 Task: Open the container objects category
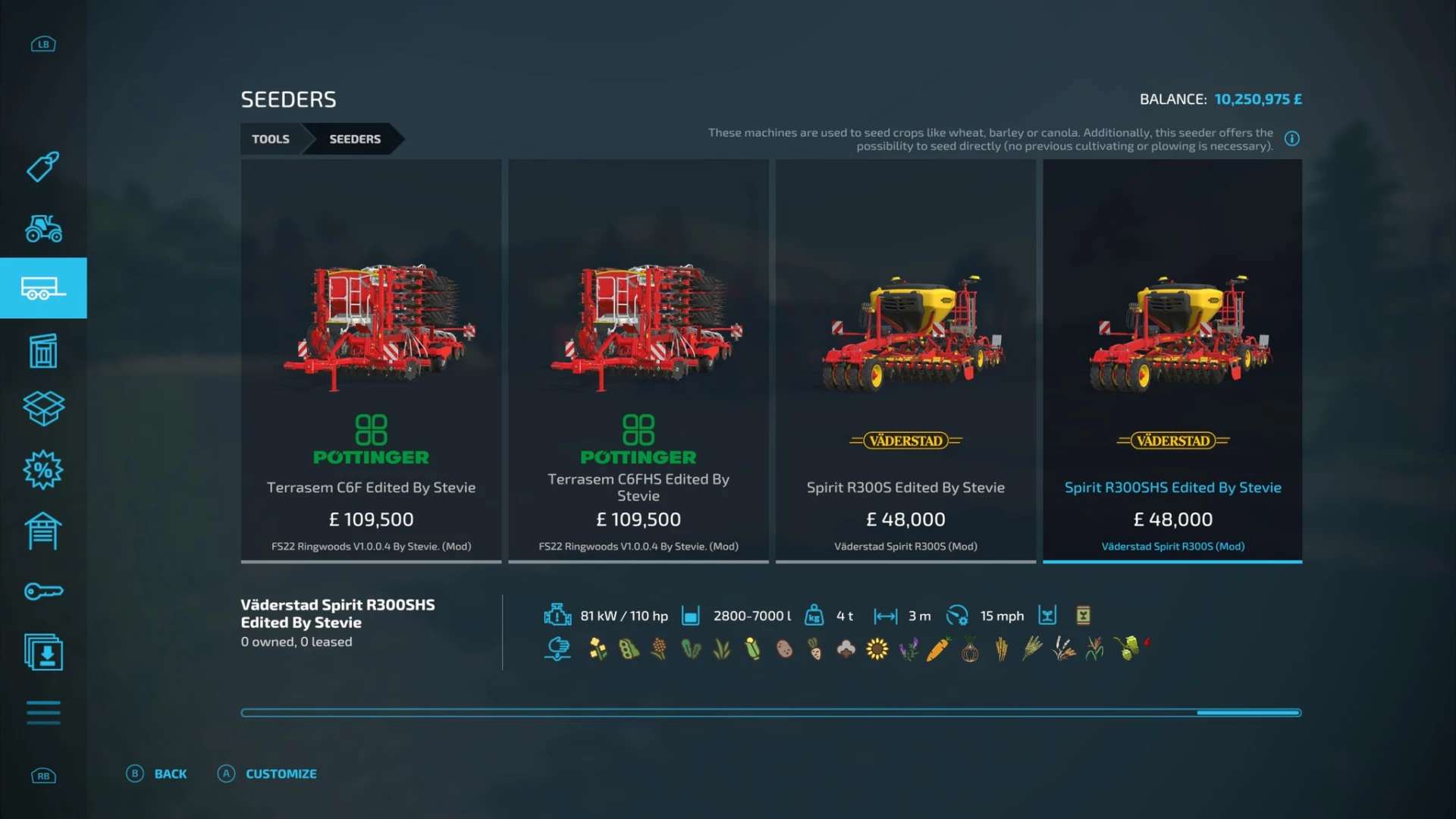pos(43,350)
